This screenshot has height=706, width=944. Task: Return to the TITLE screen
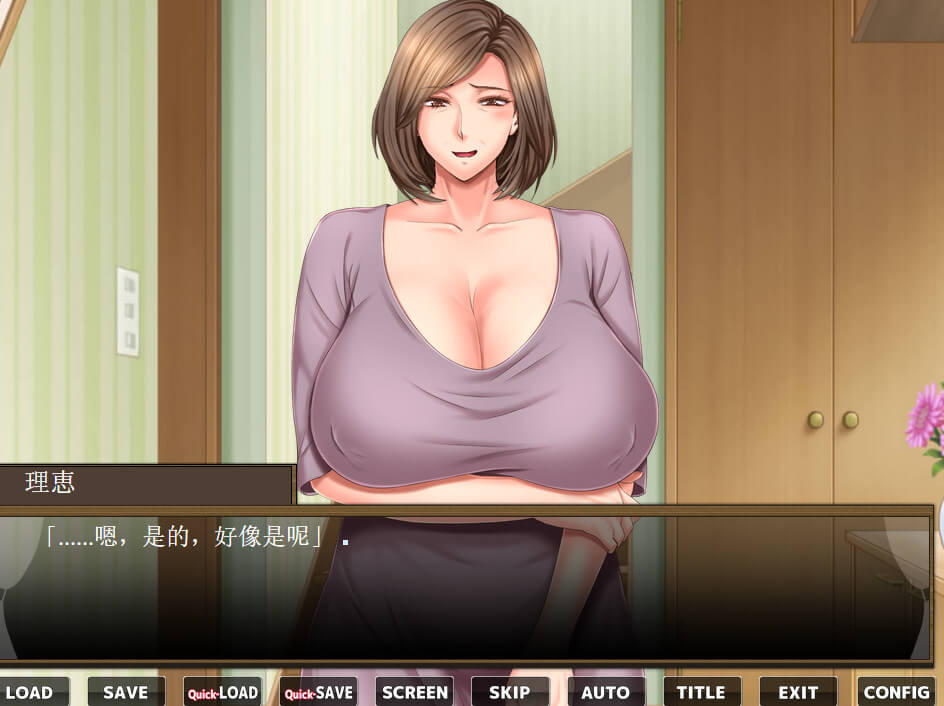coord(702,692)
